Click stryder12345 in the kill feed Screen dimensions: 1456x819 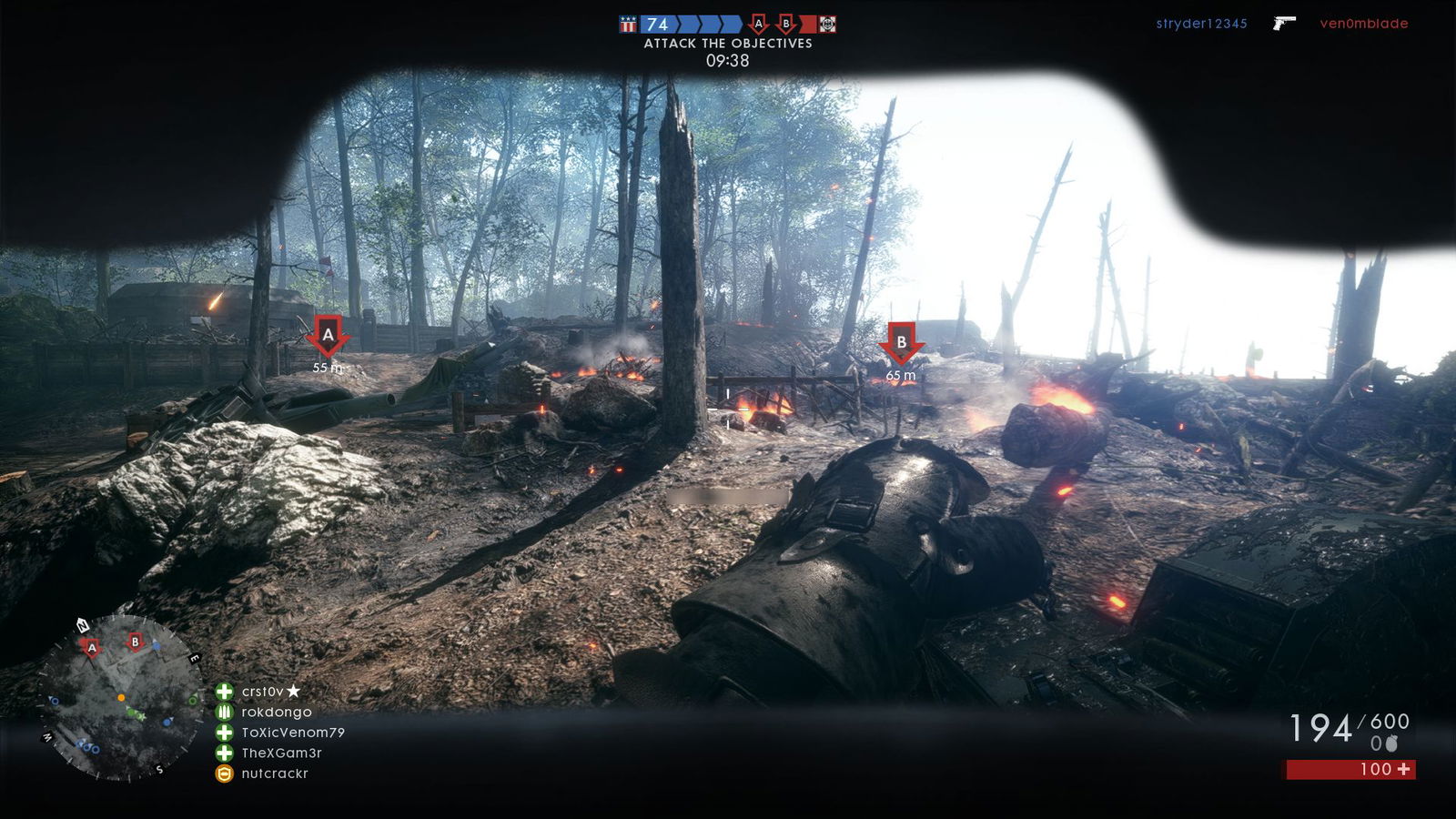pos(1201,24)
